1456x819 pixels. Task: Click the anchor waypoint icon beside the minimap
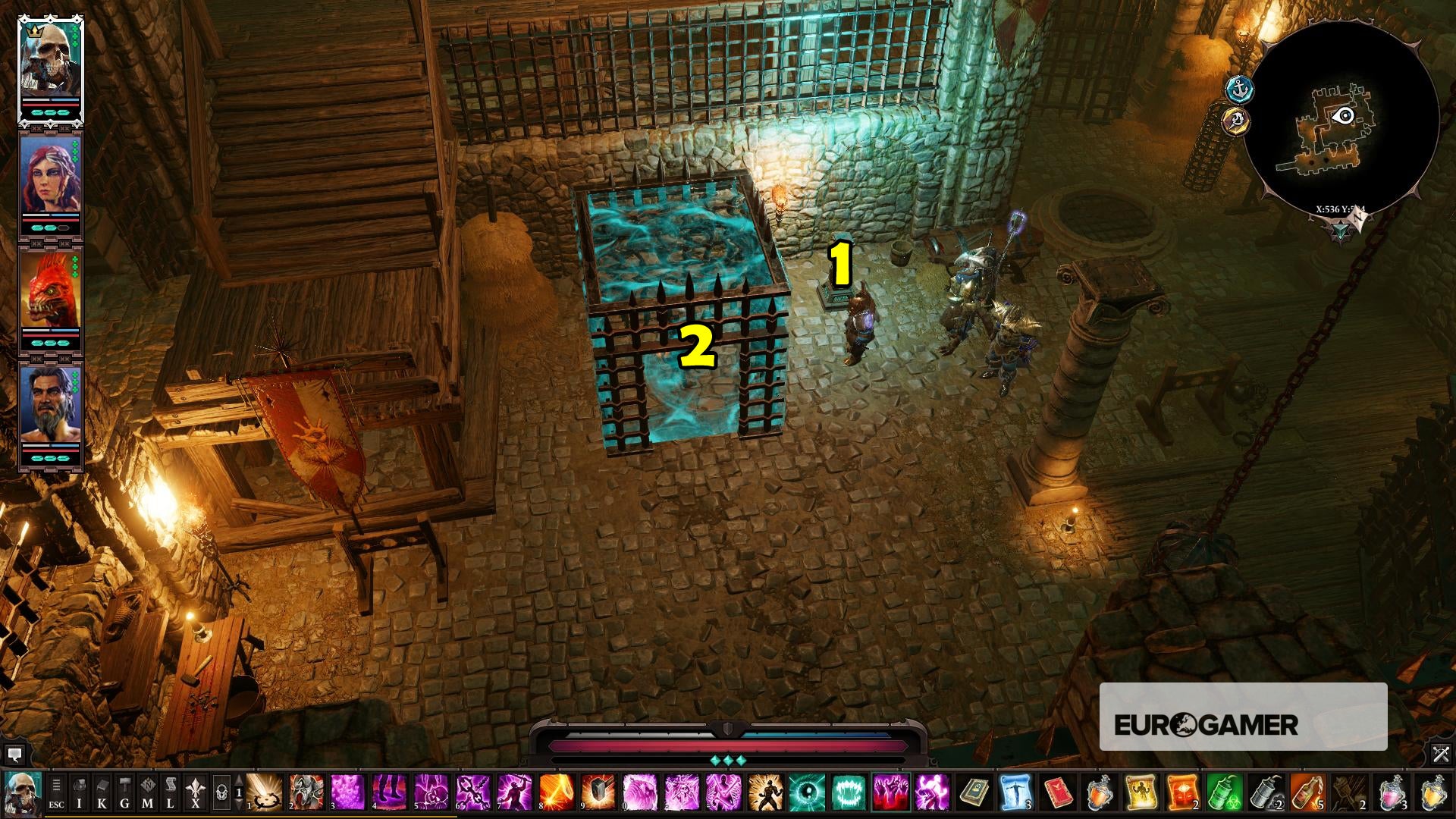1240,89
